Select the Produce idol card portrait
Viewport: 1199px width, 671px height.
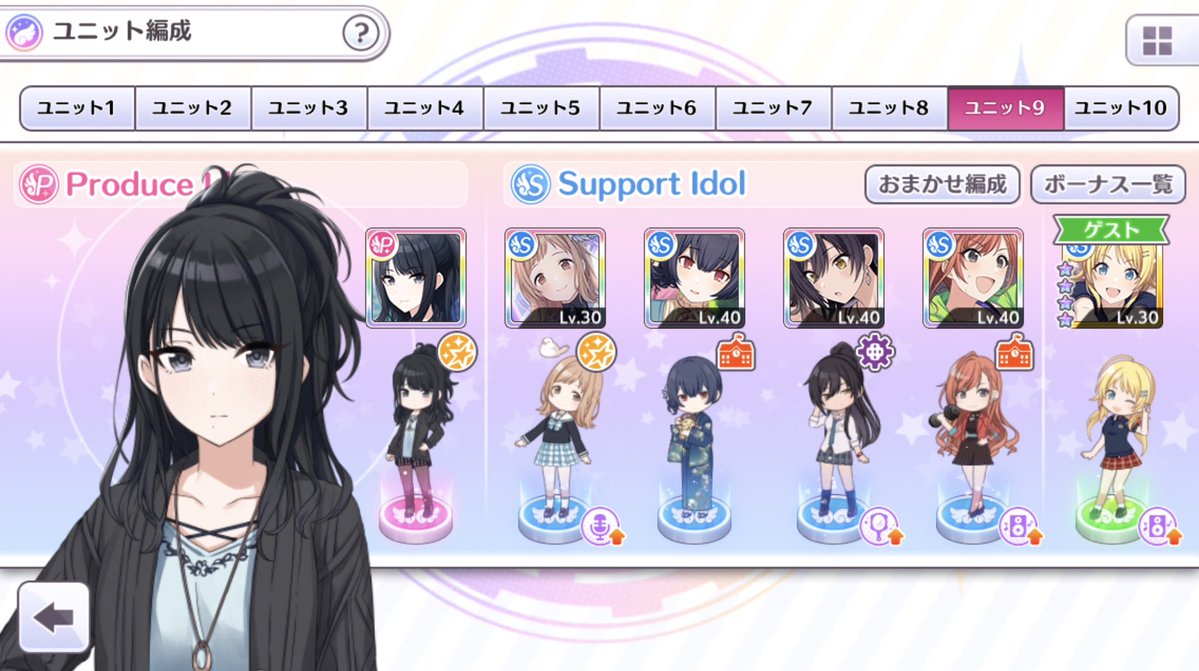pyautogui.click(x=416, y=278)
